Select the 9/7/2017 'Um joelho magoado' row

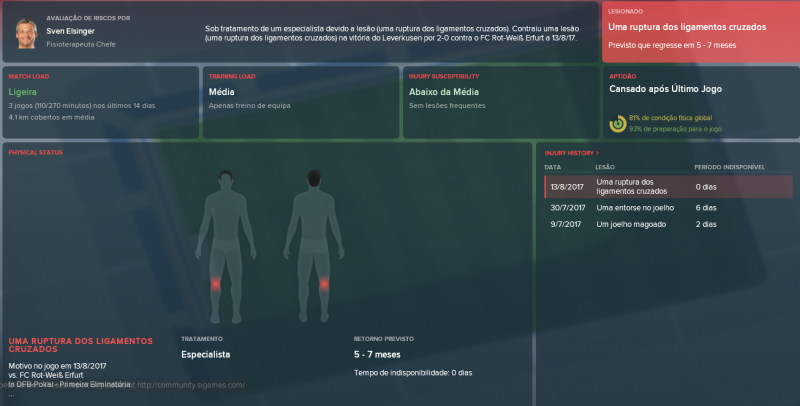tap(670, 225)
